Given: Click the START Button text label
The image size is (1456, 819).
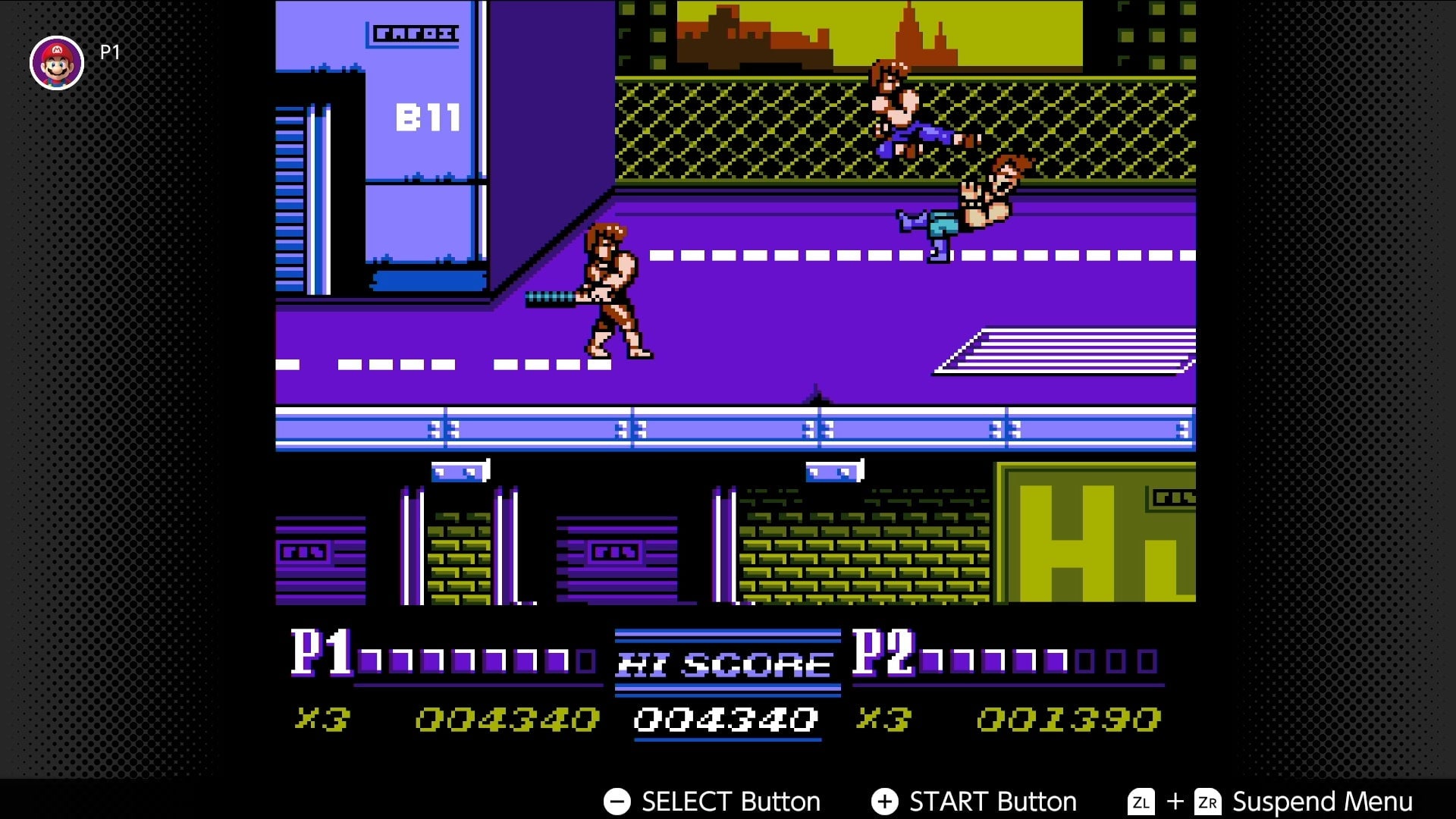Looking at the screenshot, I should [992, 801].
